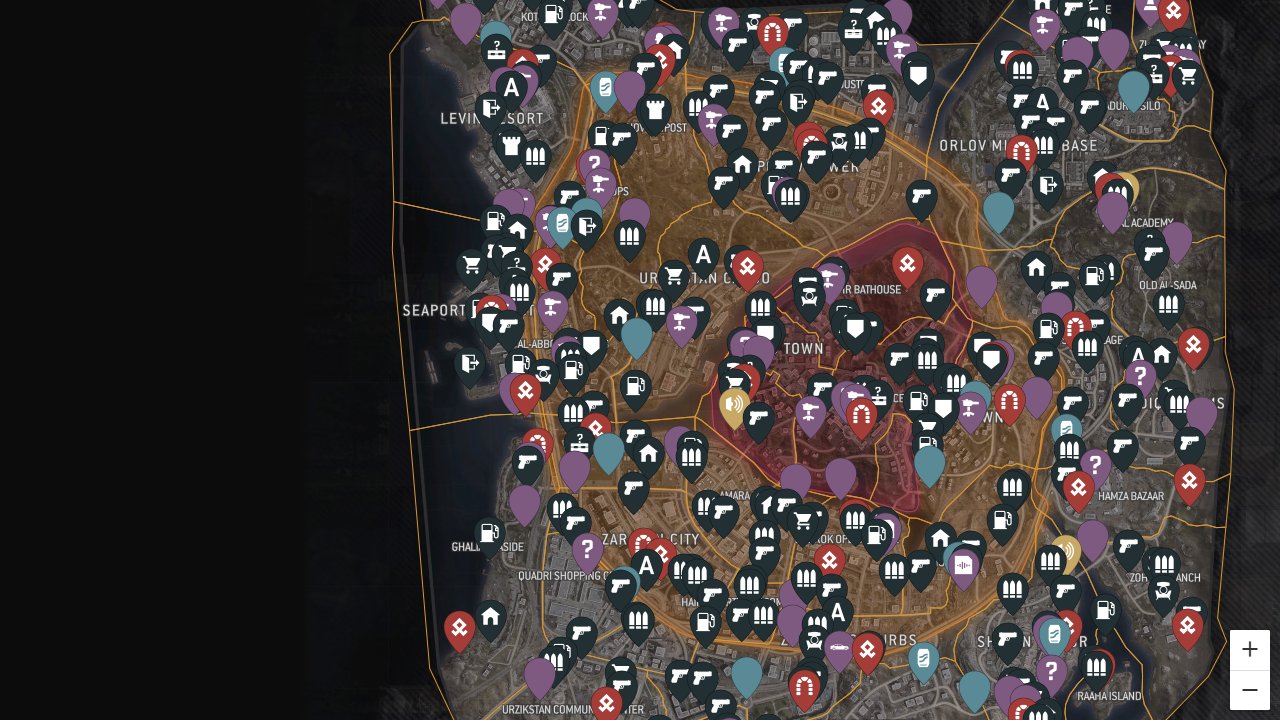Select the shield marker near Orlov Mining Base
The image size is (1280, 720).
917,74
